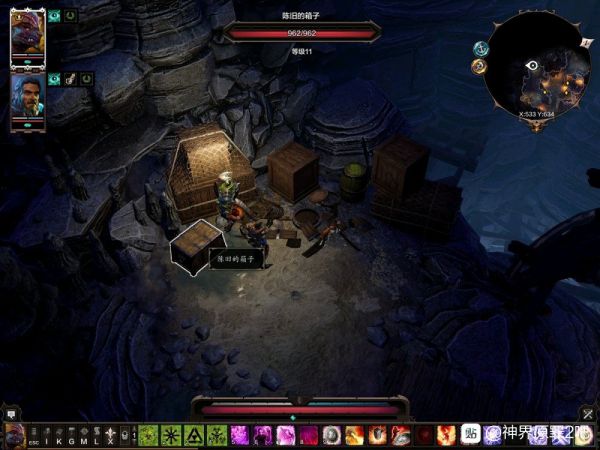The width and height of the screenshot is (600, 450).
Task: Open the skills panel K button
Action: click(x=58, y=435)
